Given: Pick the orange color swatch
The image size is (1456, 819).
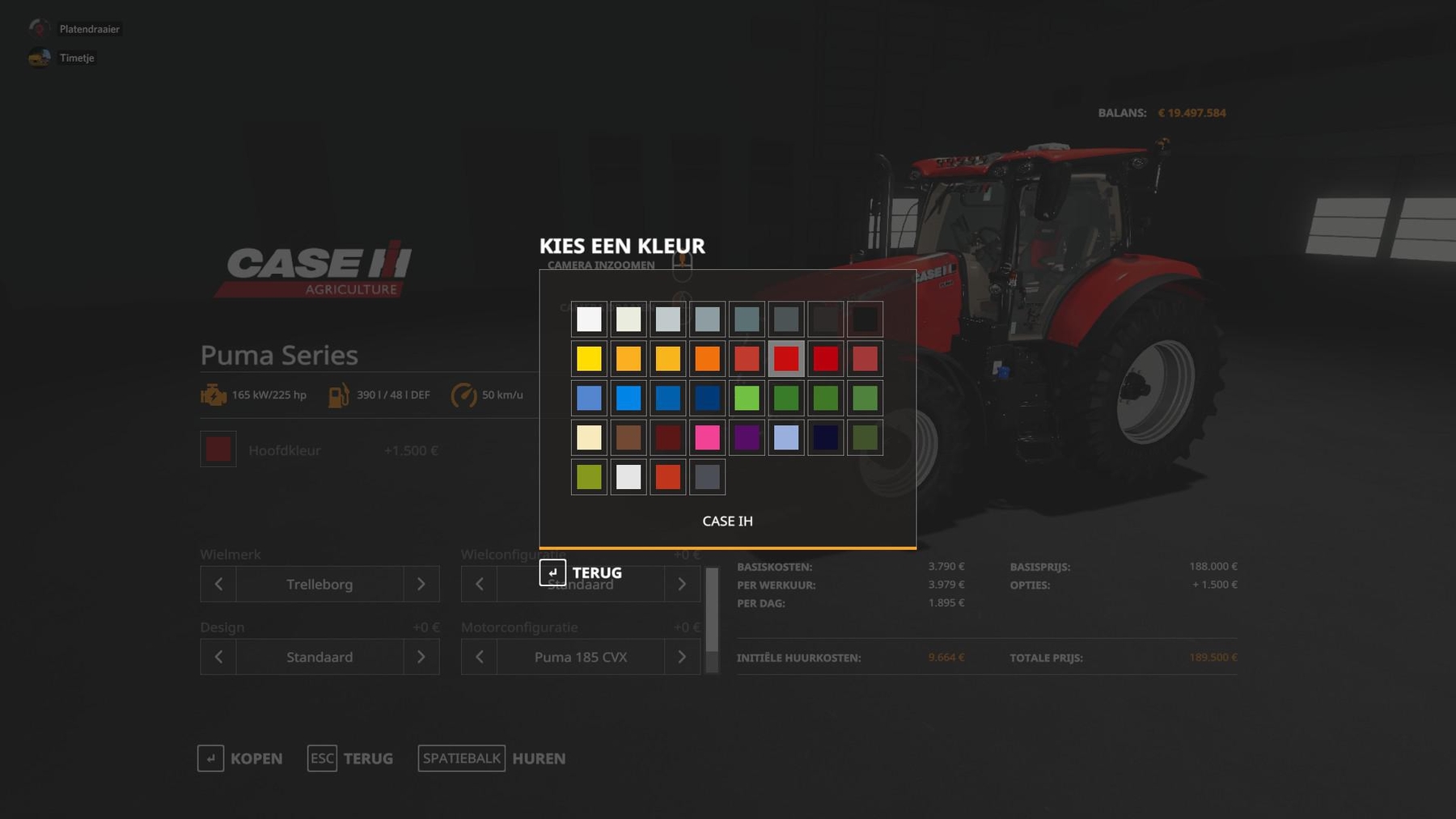Looking at the screenshot, I should (707, 358).
